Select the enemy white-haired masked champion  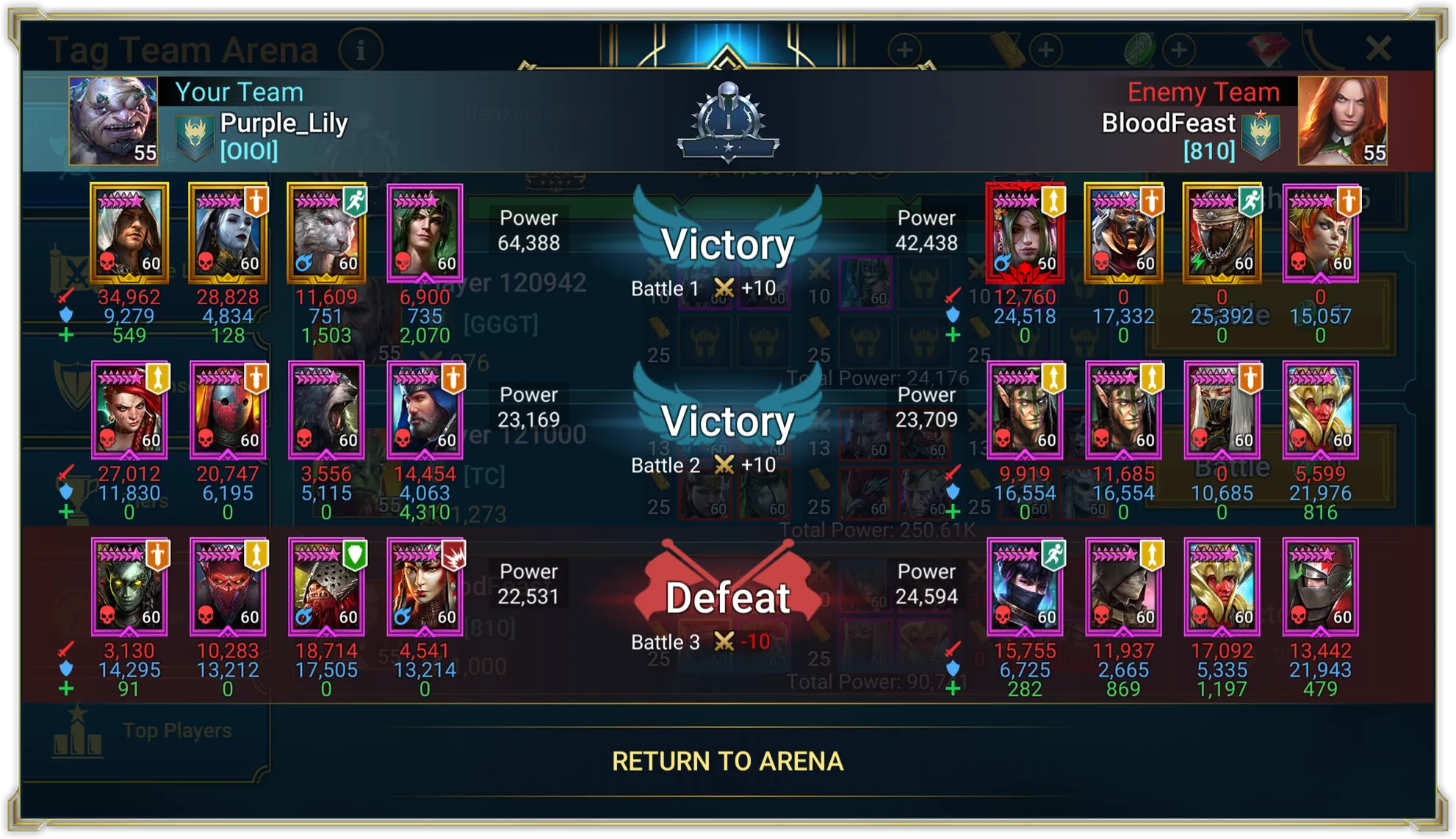[x=1222, y=409]
